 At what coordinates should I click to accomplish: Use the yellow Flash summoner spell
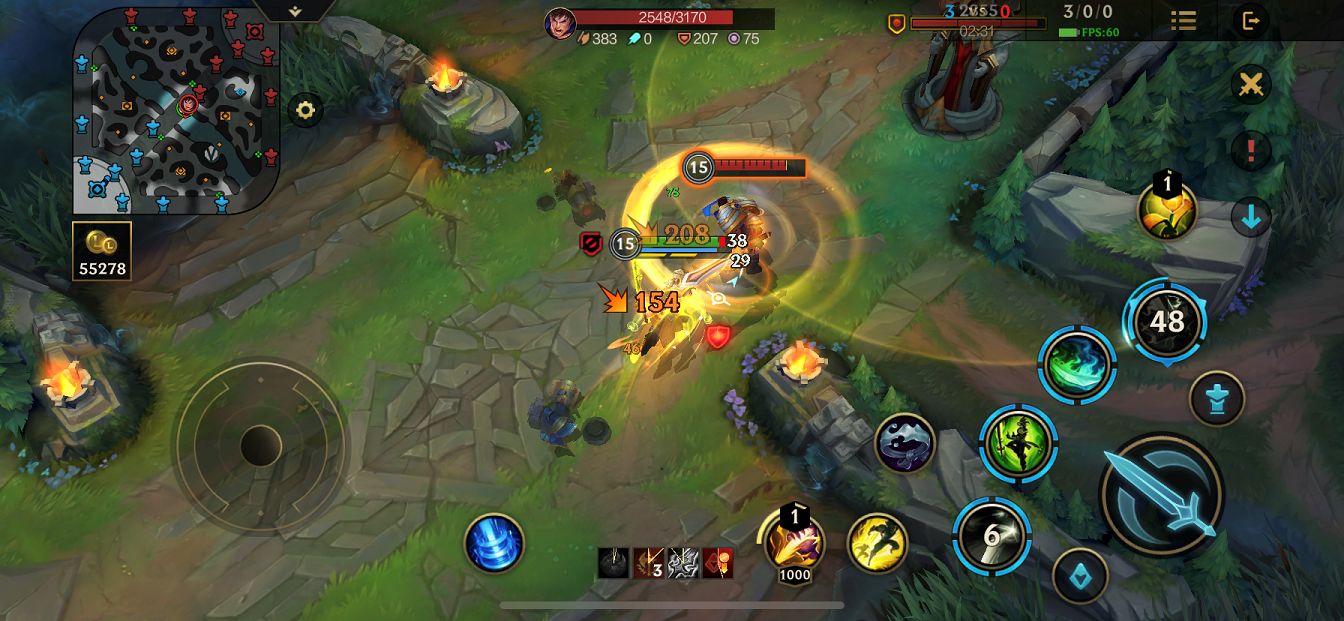pyautogui.click(x=877, y=543)
